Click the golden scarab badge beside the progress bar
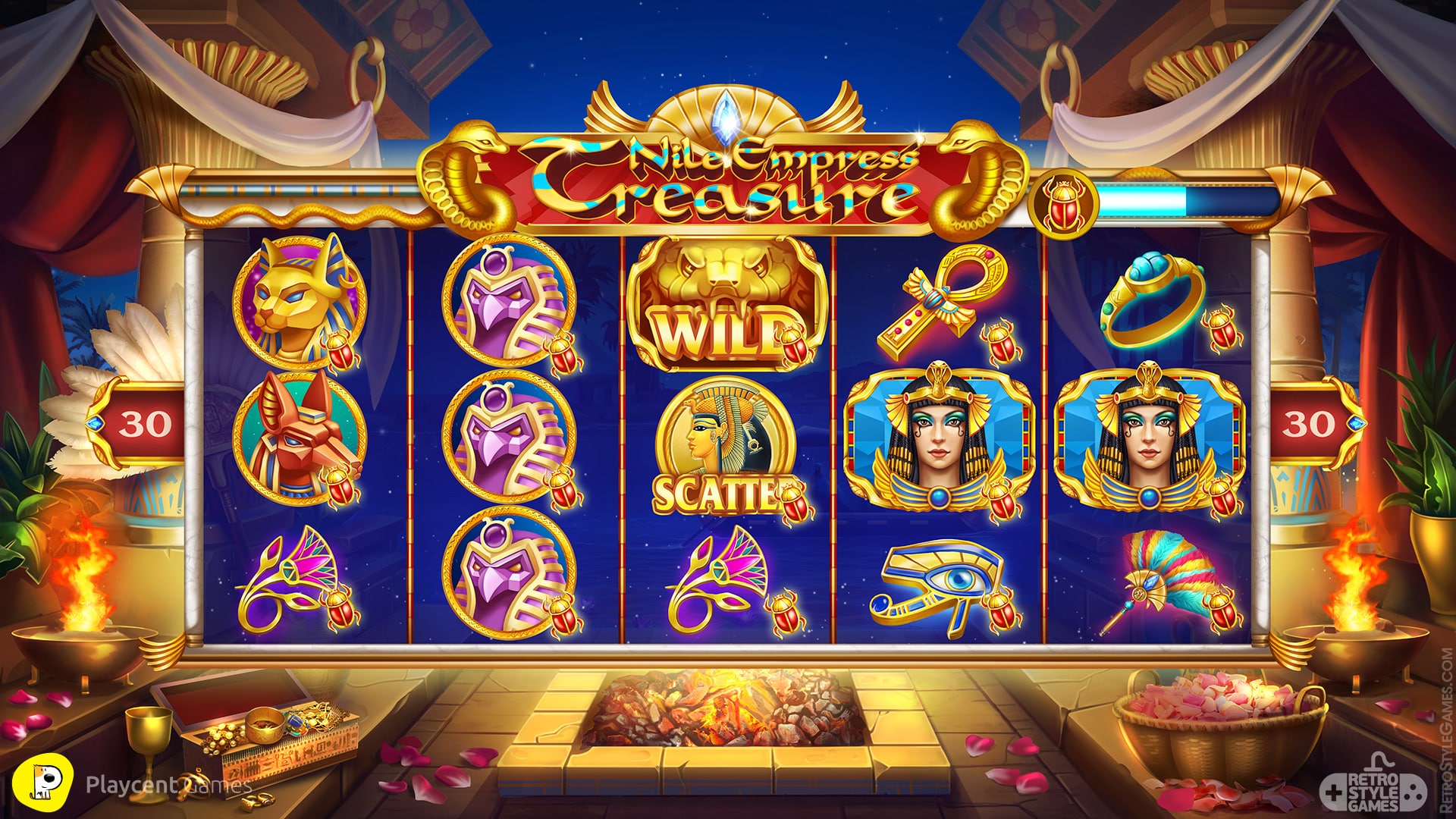Viewport: 1456px width, 819px height. coord(1065,202)
